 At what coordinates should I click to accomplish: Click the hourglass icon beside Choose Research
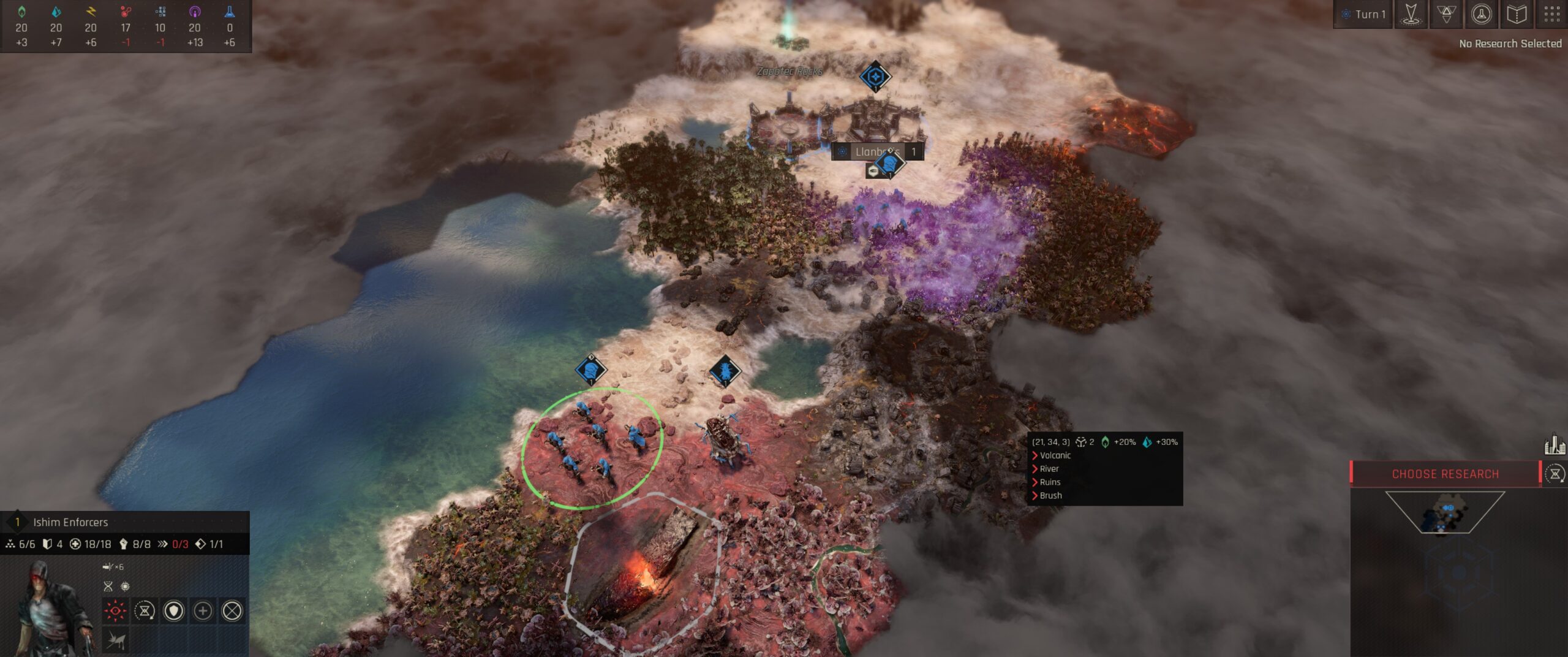tap(1555, 474)
